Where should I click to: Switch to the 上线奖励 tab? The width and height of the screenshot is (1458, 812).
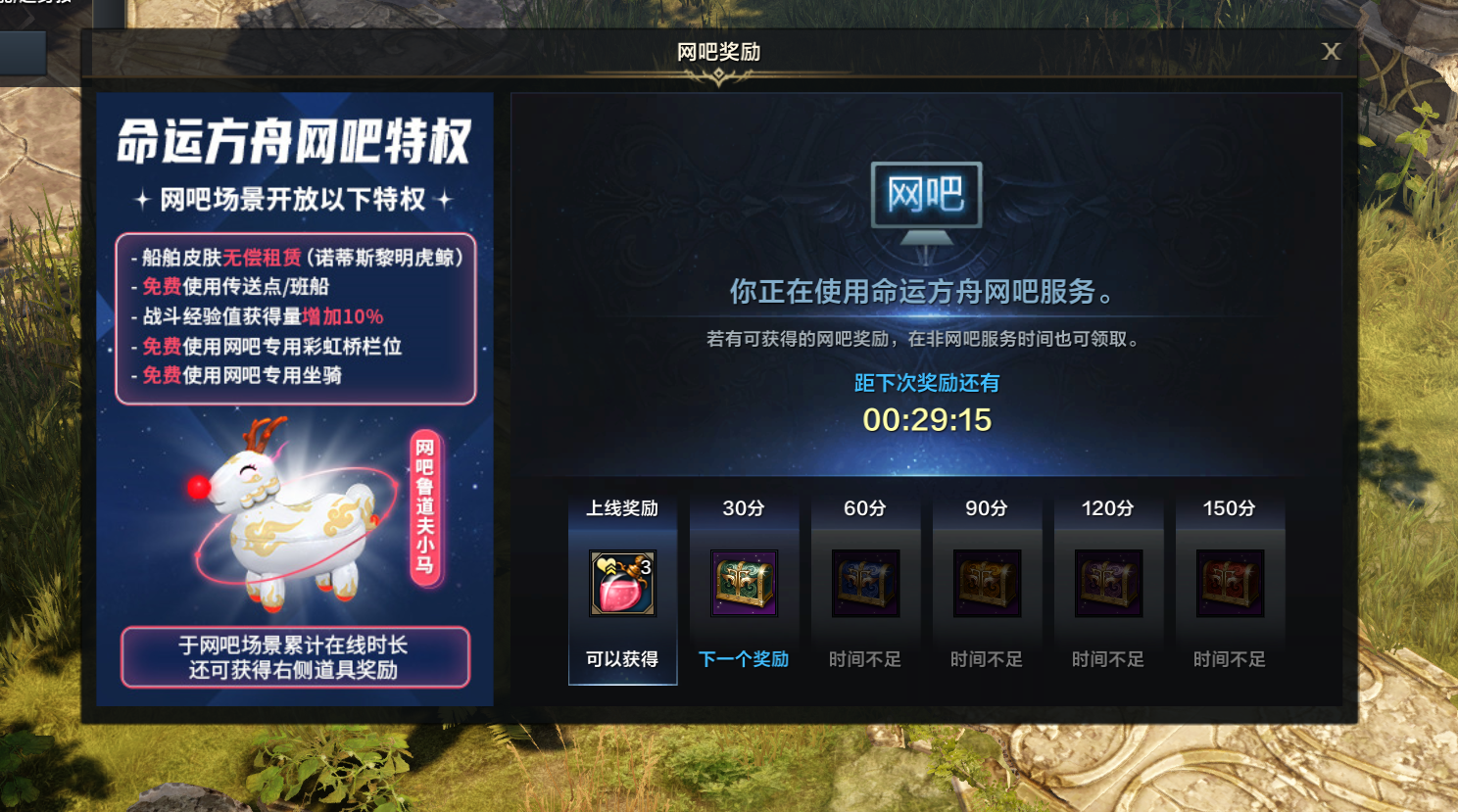622,507
